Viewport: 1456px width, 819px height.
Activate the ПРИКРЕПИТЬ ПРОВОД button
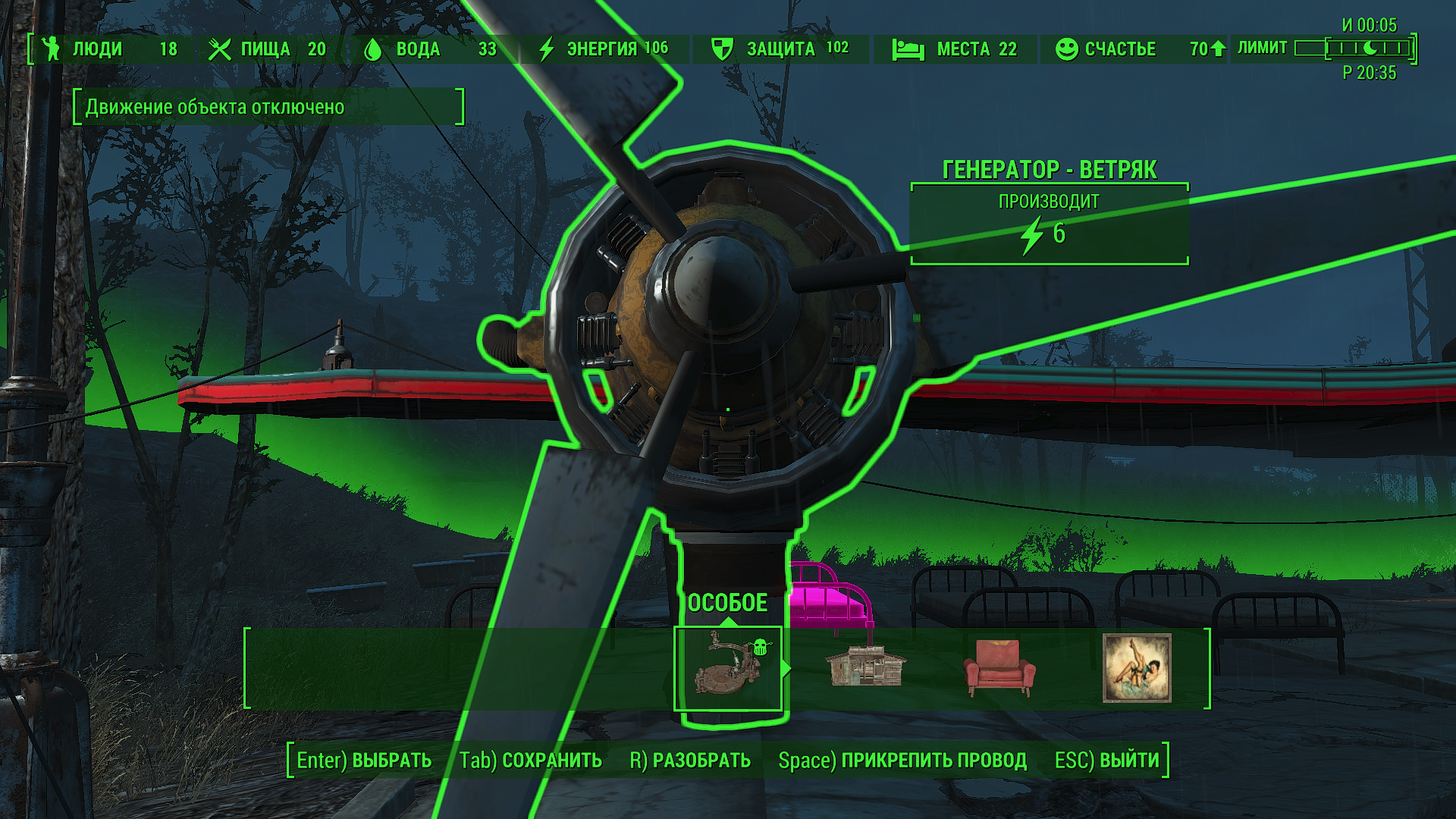click(x=902, y=760)
